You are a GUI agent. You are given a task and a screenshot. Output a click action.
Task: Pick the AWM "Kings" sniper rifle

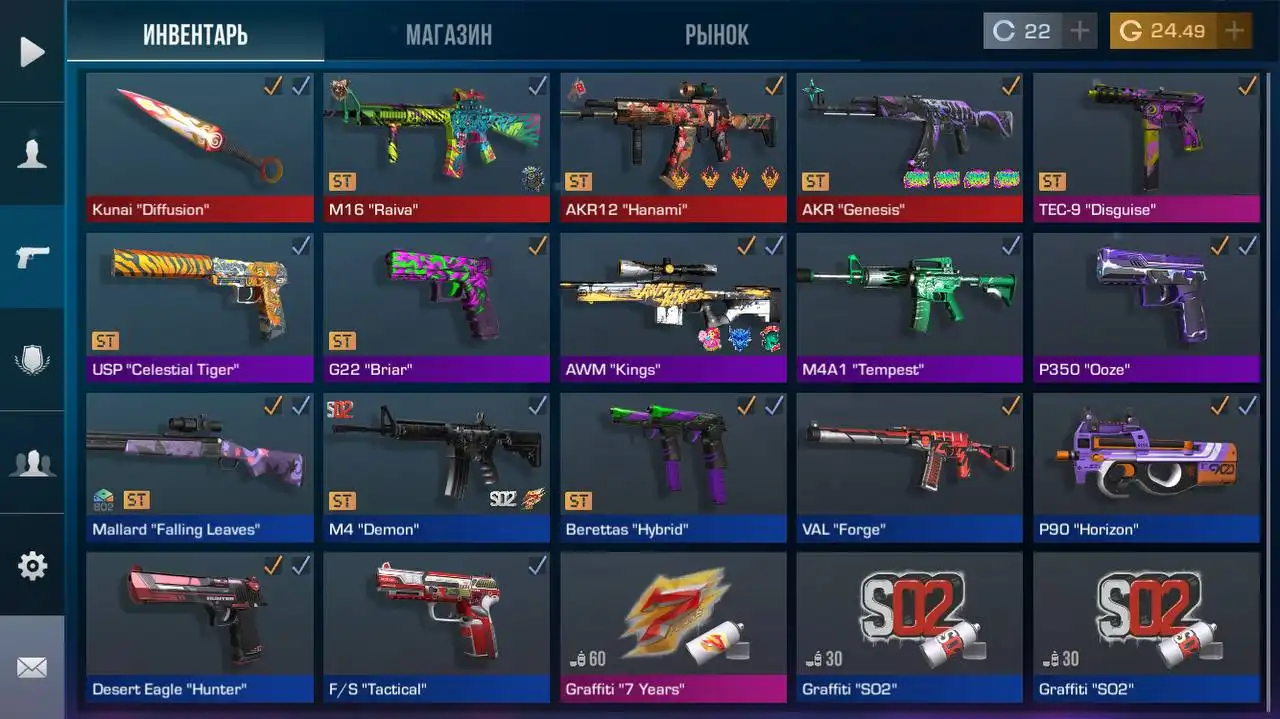pyautogui.click(x=673, y=306)
